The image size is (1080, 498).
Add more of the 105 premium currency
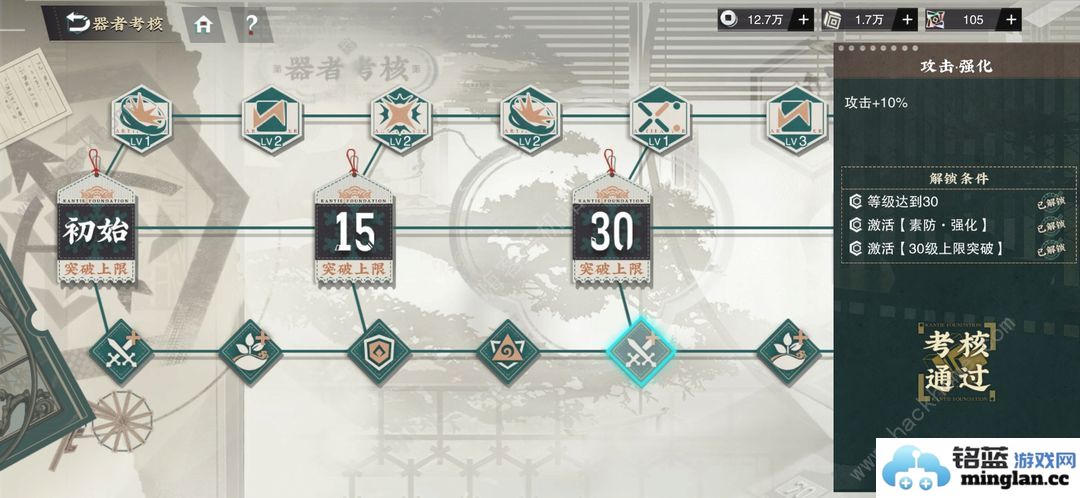click(1012, 19)
